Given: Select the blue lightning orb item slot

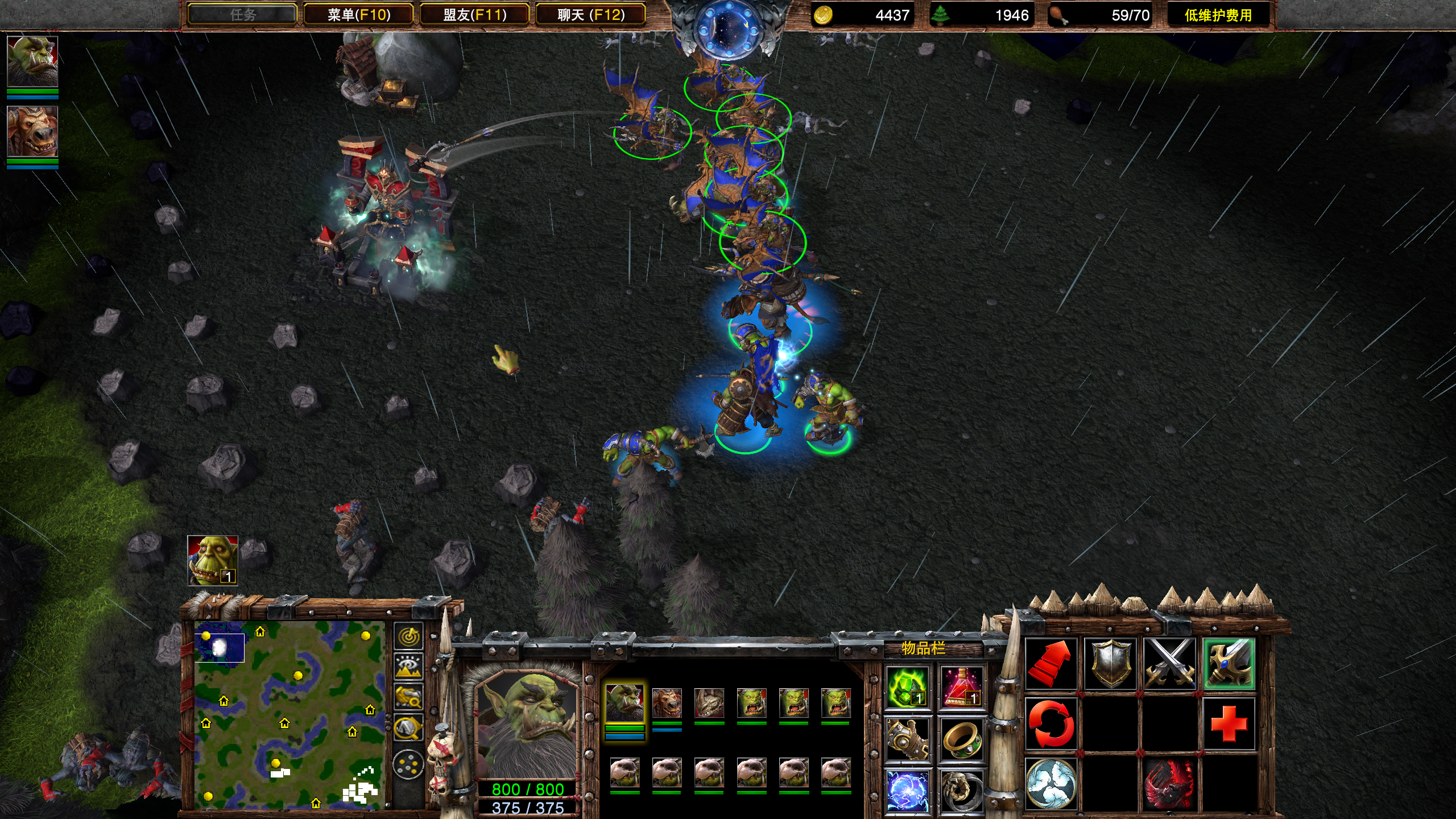Looking at the screenshot, I should [907, 790].
